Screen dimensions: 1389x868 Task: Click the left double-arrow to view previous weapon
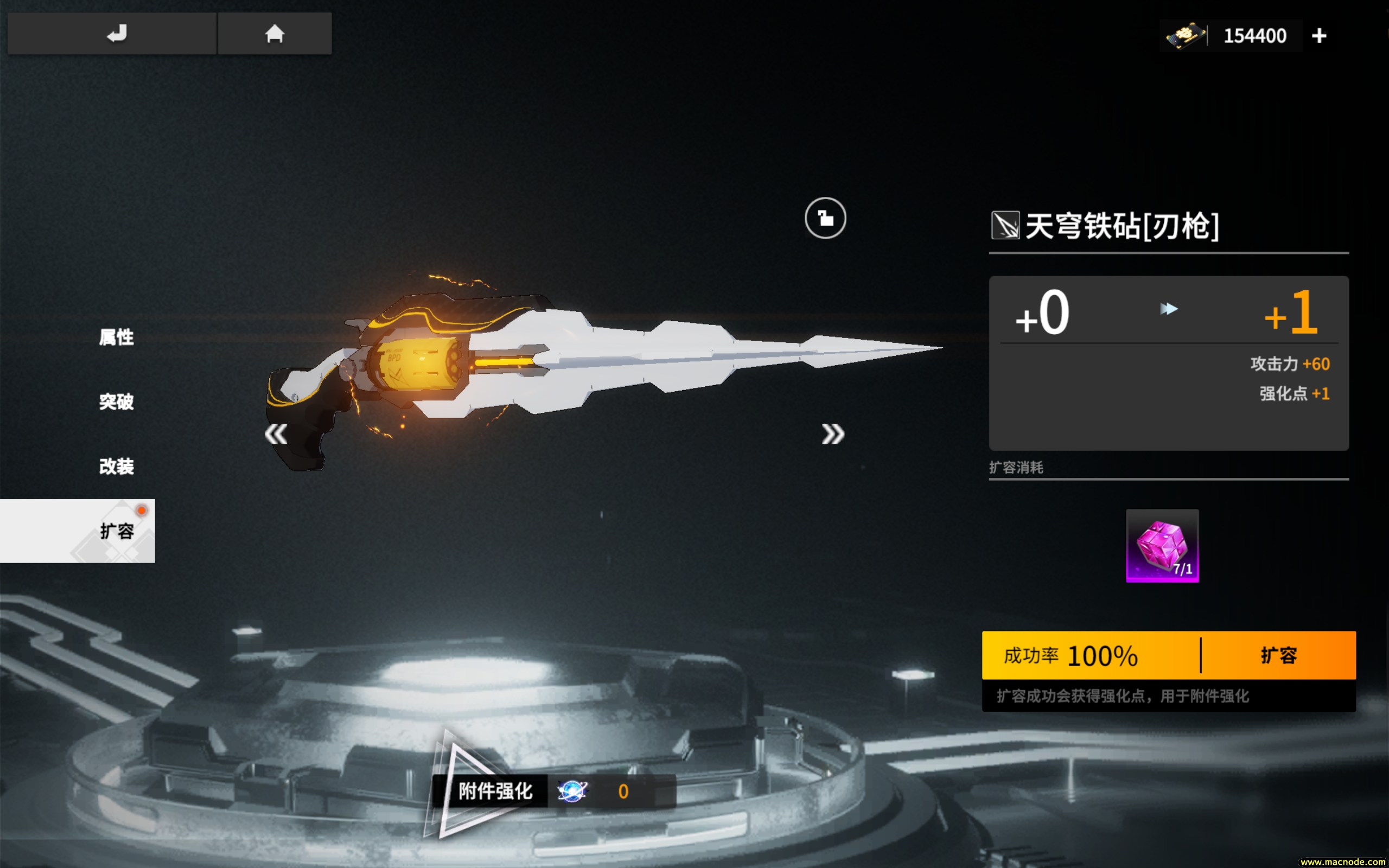(x=276, y=434)
